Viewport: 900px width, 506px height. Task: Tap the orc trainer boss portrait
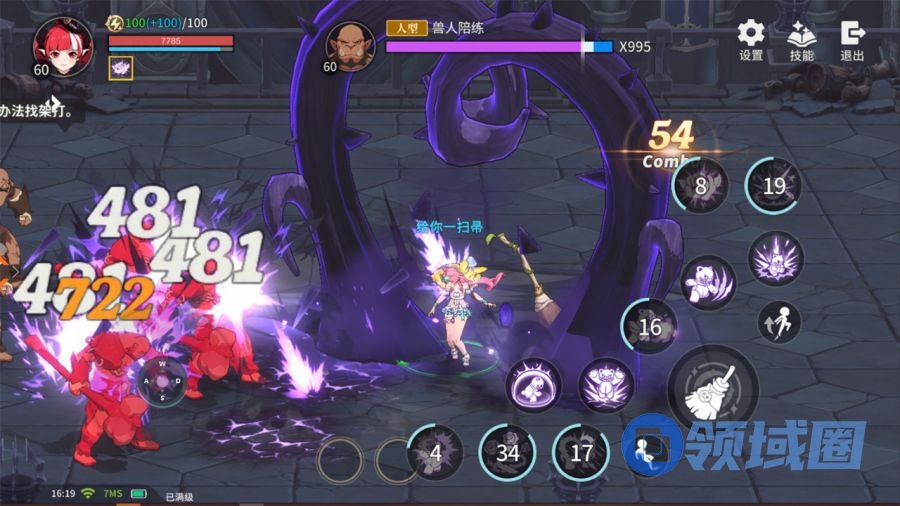tap(350, 46)
